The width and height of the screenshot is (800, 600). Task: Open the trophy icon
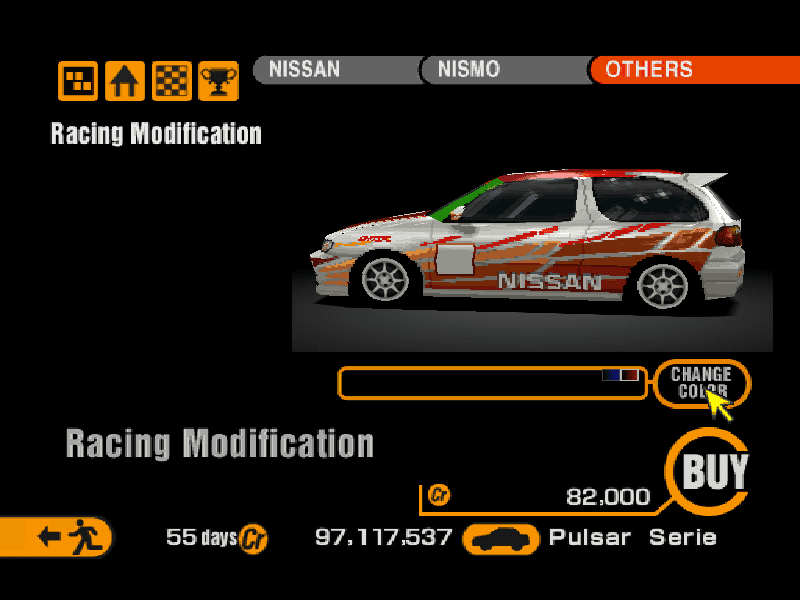coord(218,81)
